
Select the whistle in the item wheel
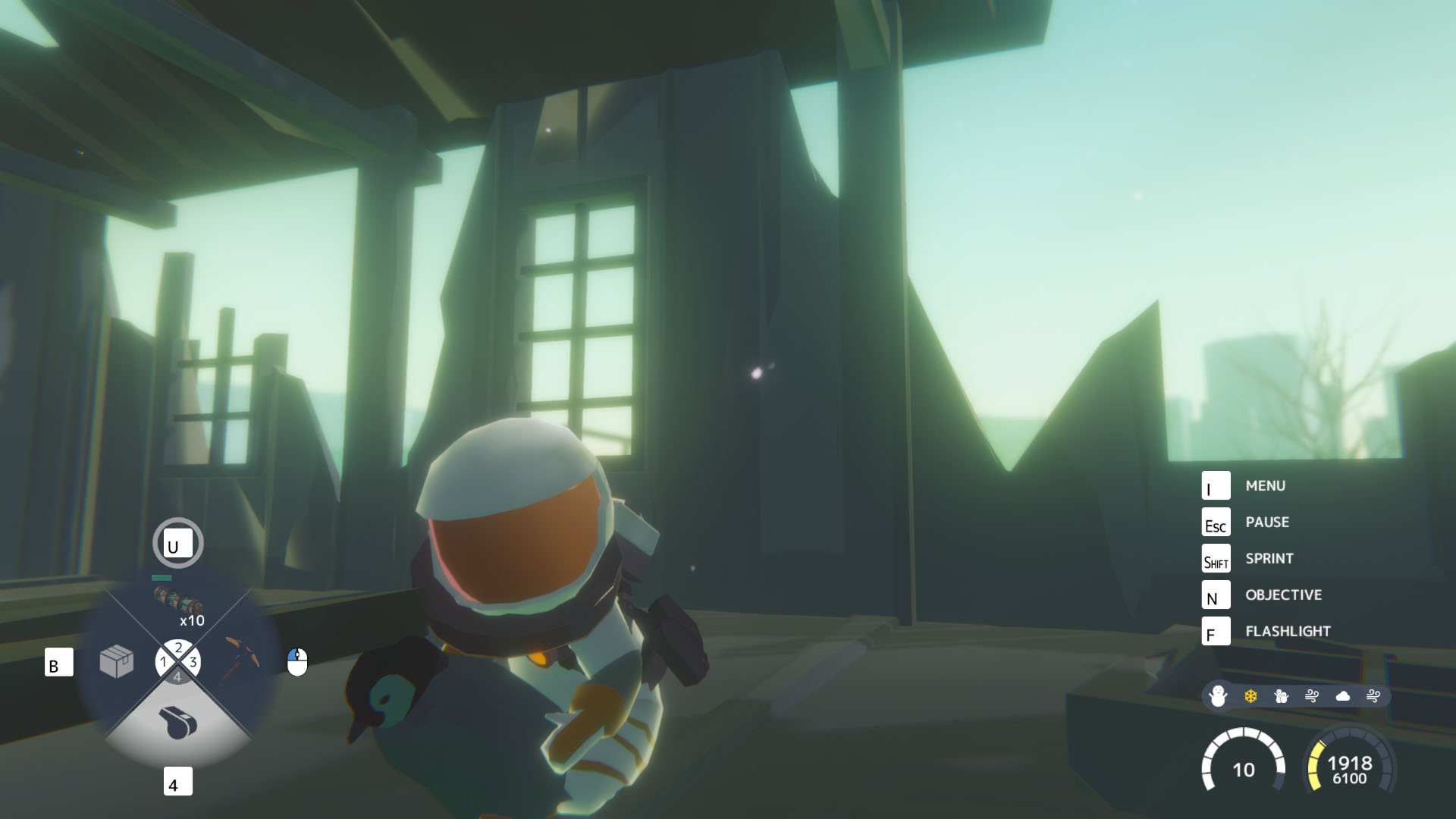pyautogui.click(x=178, y=721)
